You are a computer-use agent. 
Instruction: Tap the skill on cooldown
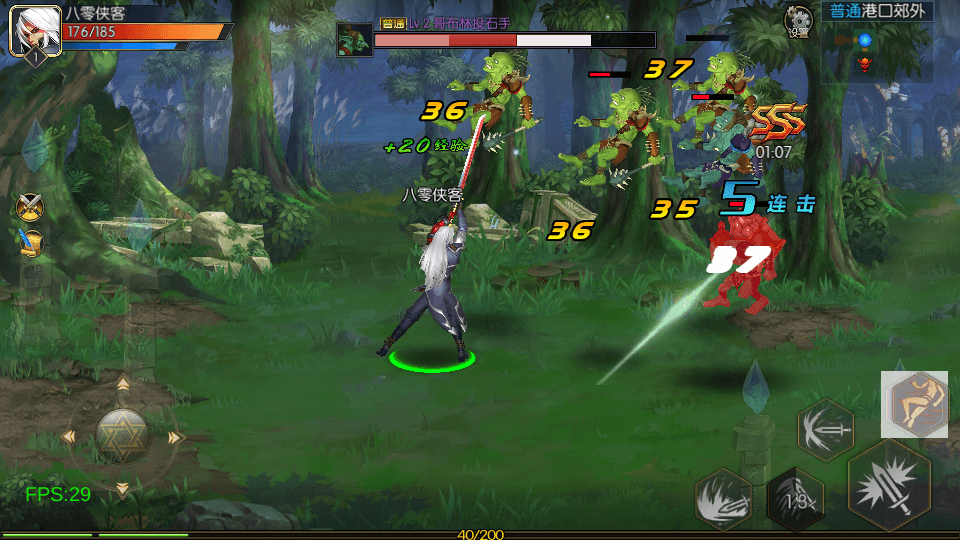(x=795, y=499)
